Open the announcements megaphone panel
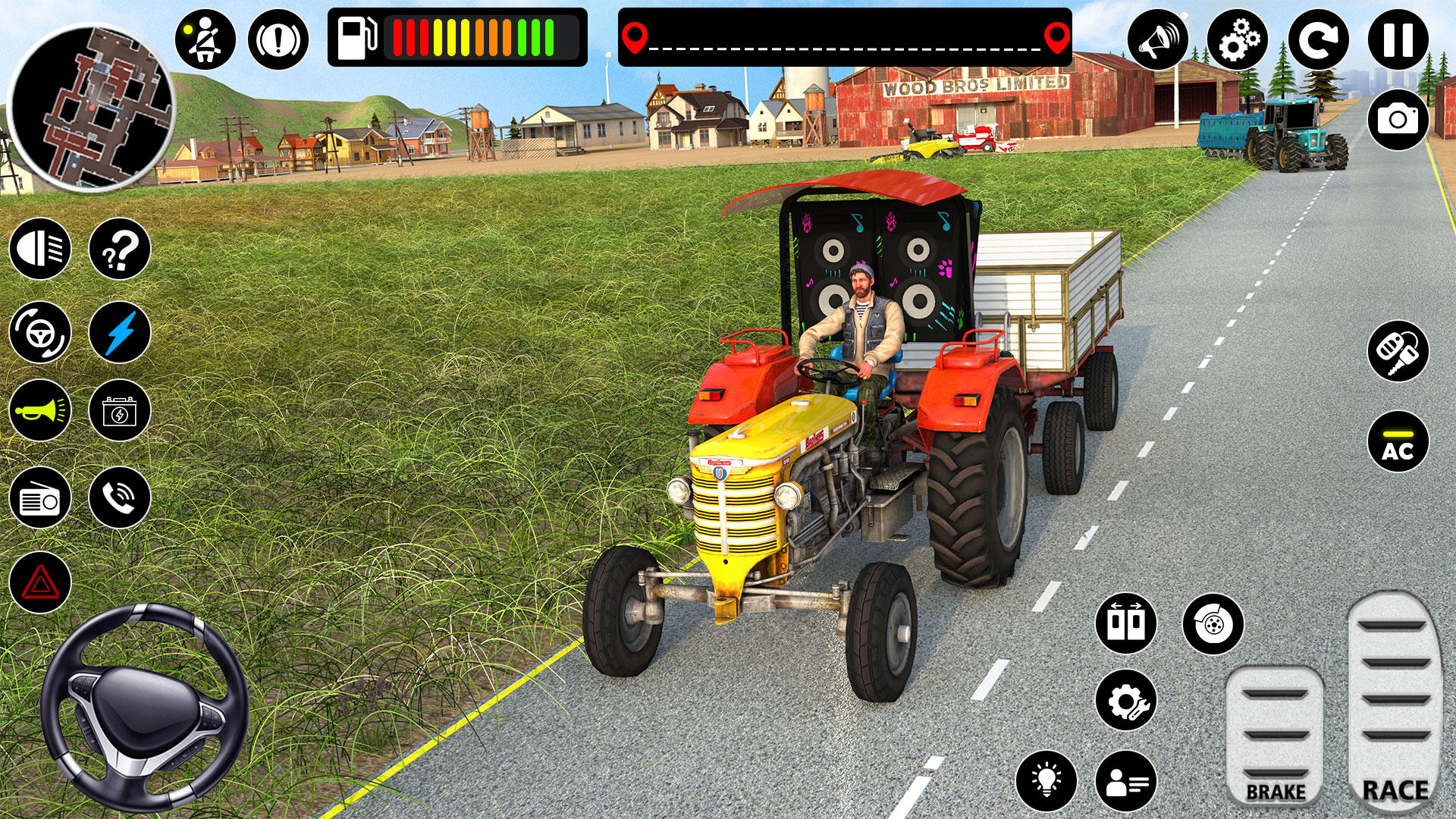Image resolution: width=1456 pixels, height=819 pixels. coord(1159,36)
